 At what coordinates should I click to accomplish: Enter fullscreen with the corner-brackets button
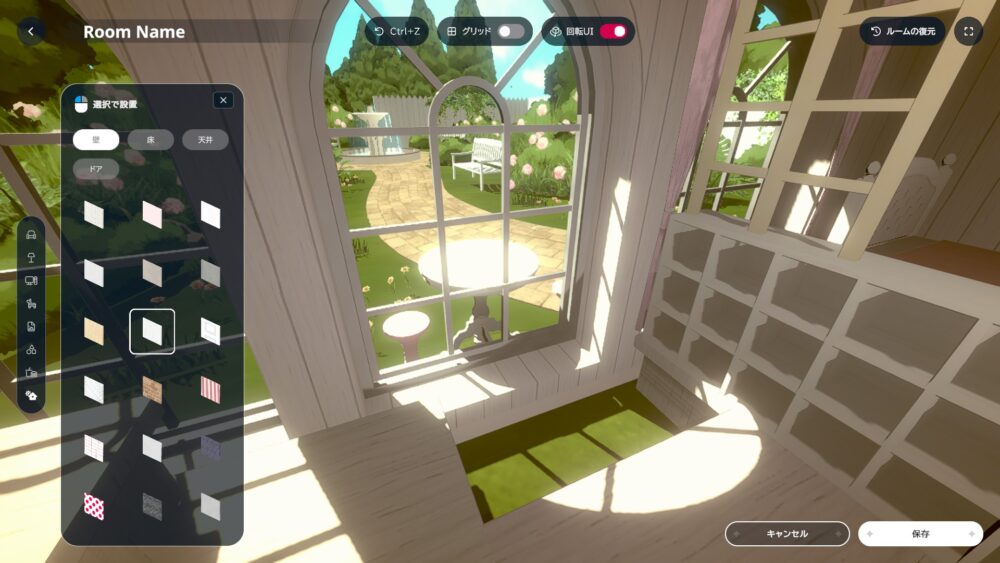pyautogui.click(x=968, y=31)
